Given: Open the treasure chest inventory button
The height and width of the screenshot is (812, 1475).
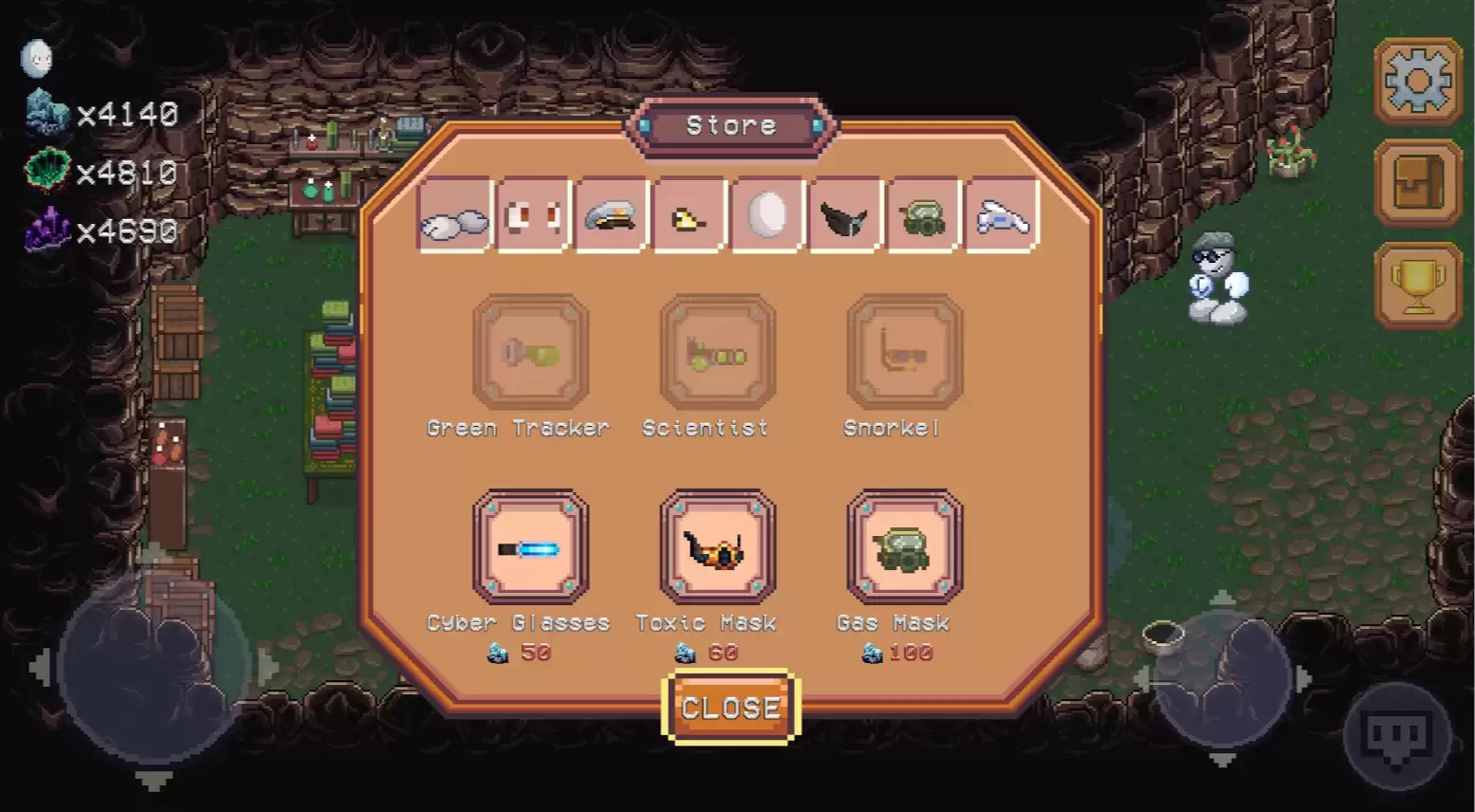Looking at the screenshot, I should coord(1418,183).
